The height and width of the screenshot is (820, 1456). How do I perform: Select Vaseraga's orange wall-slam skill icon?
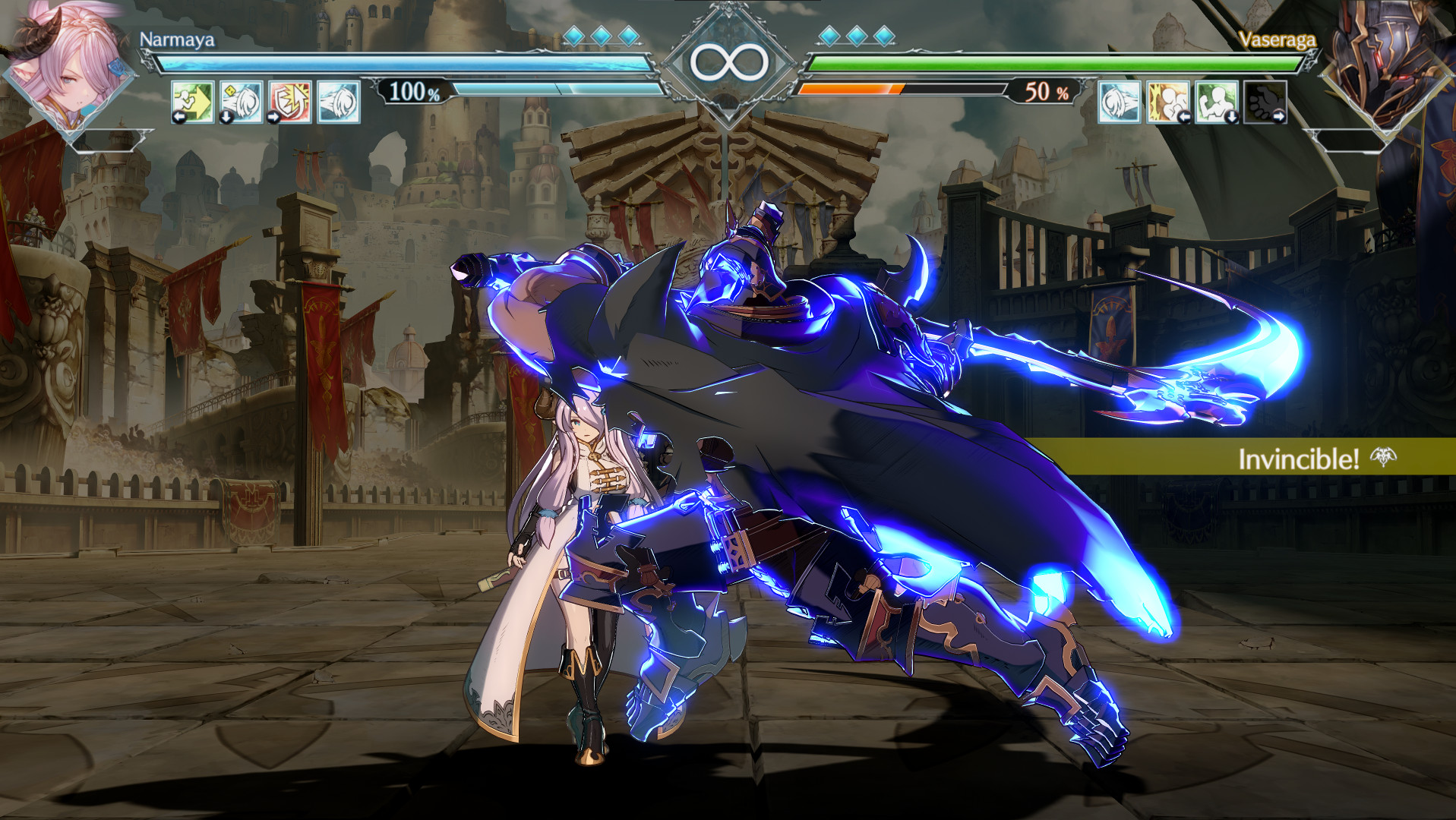pos(1168,102)
